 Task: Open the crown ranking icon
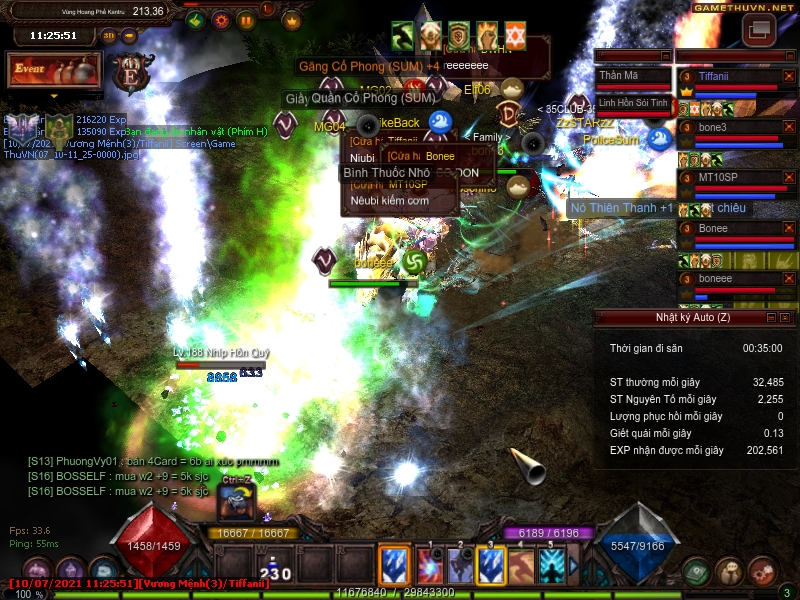[292, 19]
